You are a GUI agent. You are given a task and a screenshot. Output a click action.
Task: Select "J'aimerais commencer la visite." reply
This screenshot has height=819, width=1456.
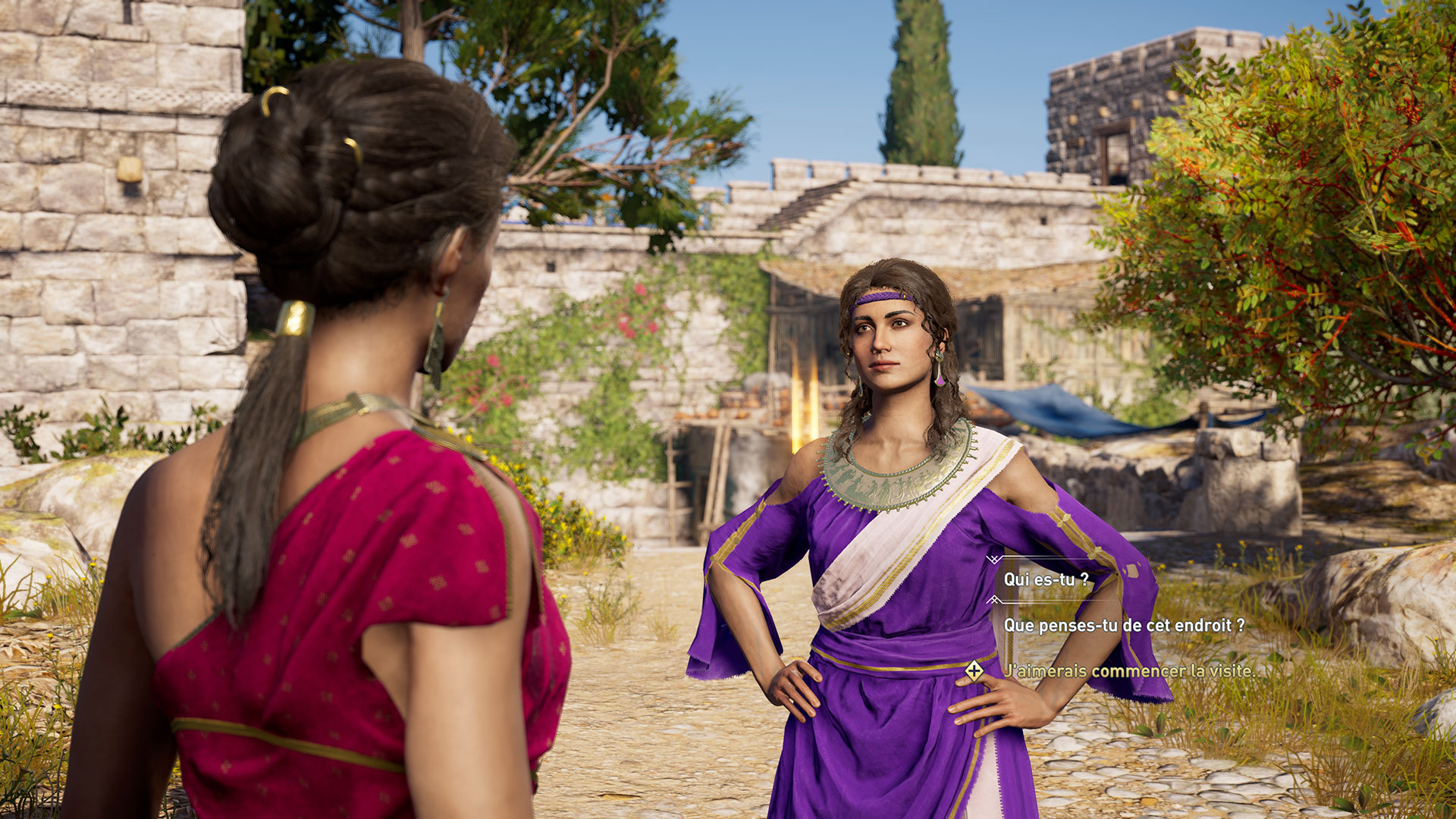1129,671
